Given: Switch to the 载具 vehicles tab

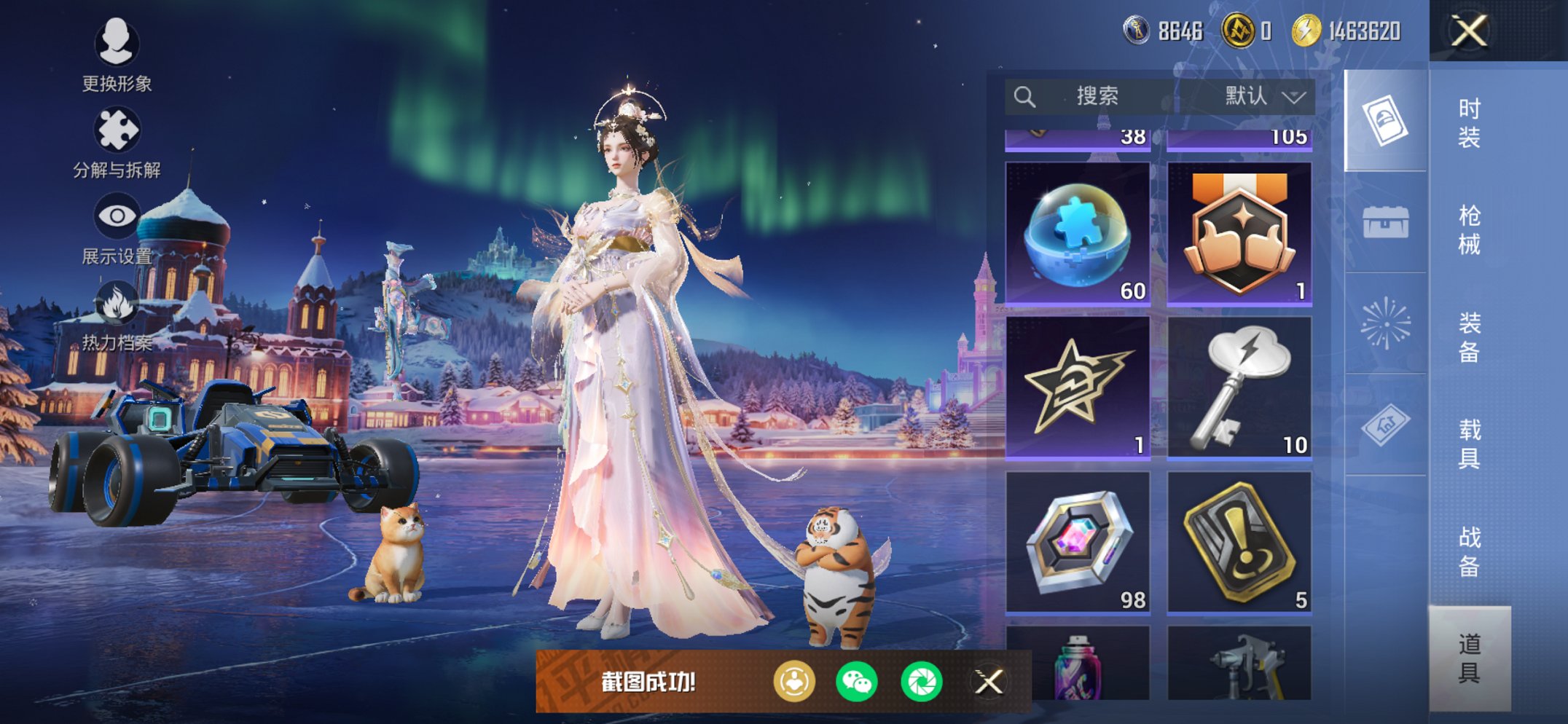Looking at the screenshot, I should pos(1469,444).
